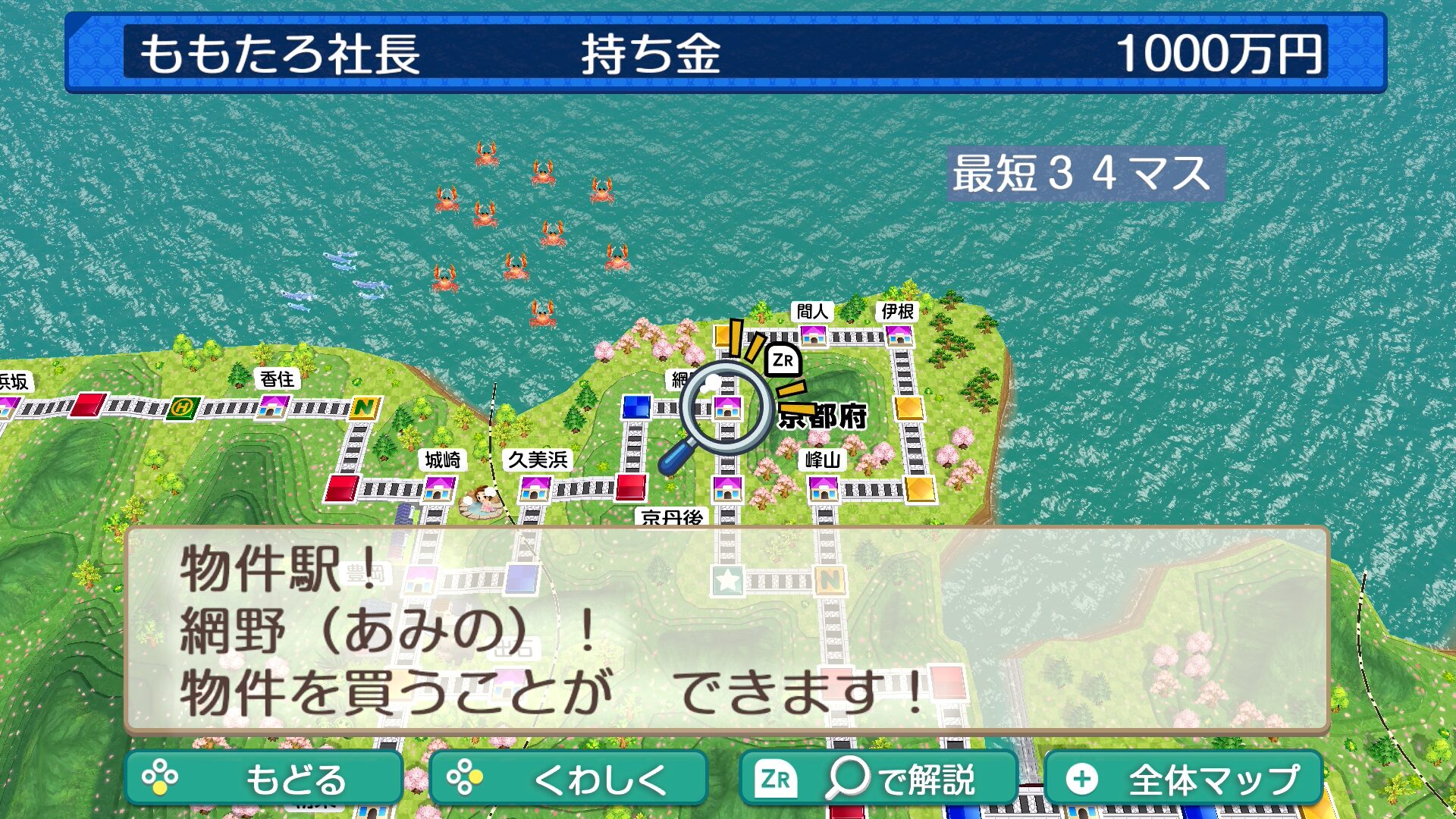
Task: Choose the 久美浜 station tile
Action: pyautogui.click(x=535, y=489)
